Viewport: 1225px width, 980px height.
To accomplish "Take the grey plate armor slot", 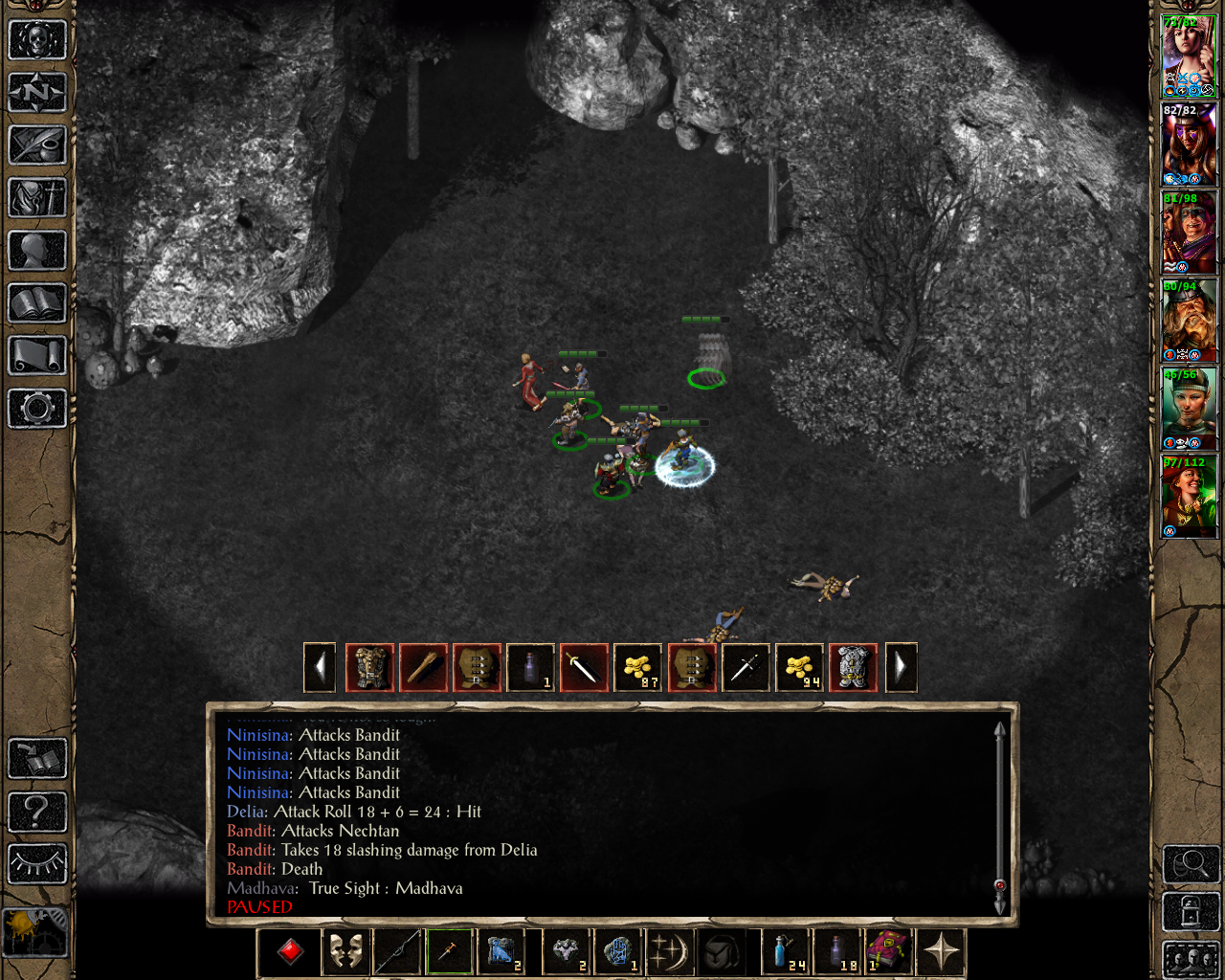I will coord(852,667).
